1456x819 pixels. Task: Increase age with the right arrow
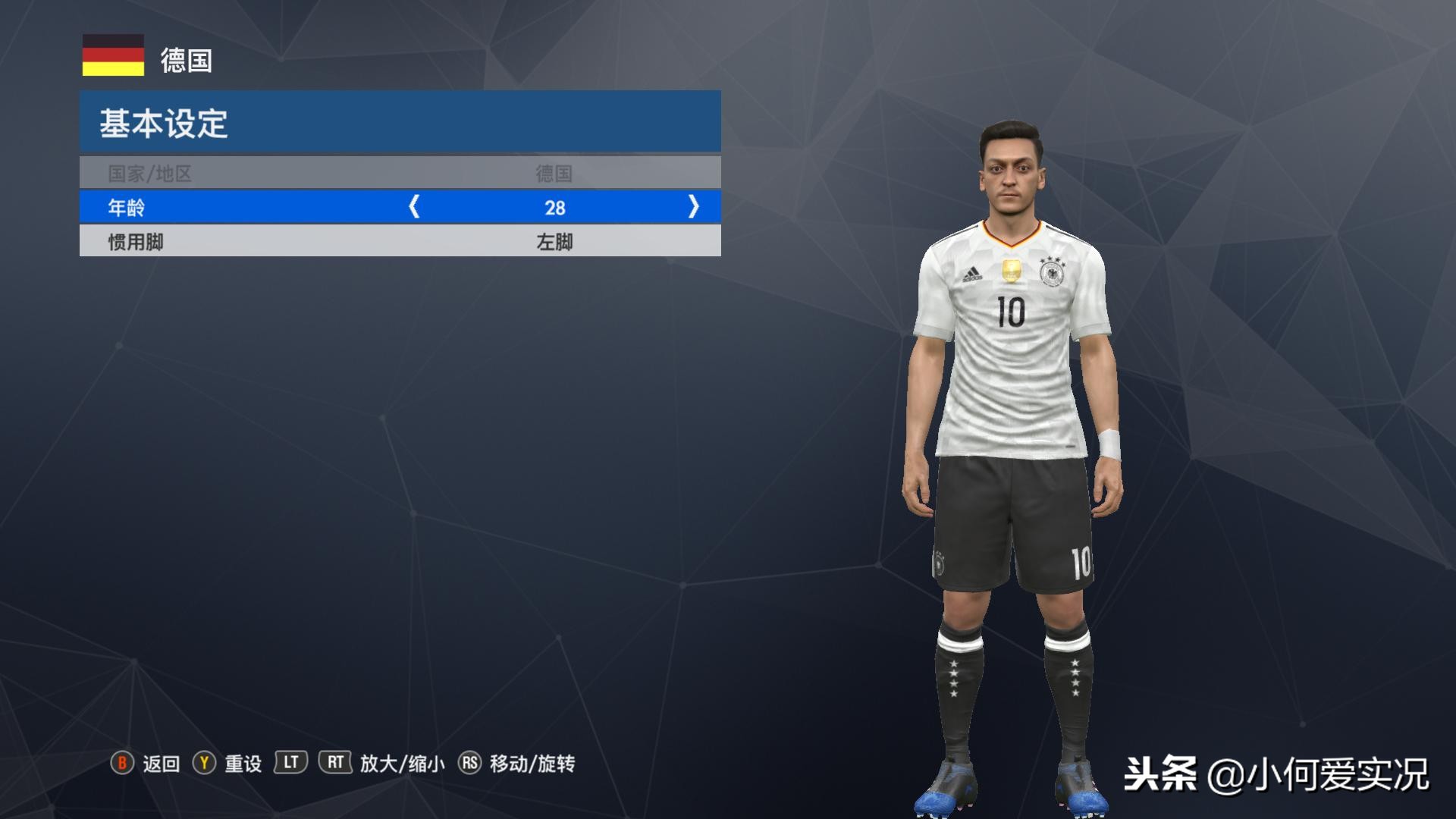coord(693,207)
